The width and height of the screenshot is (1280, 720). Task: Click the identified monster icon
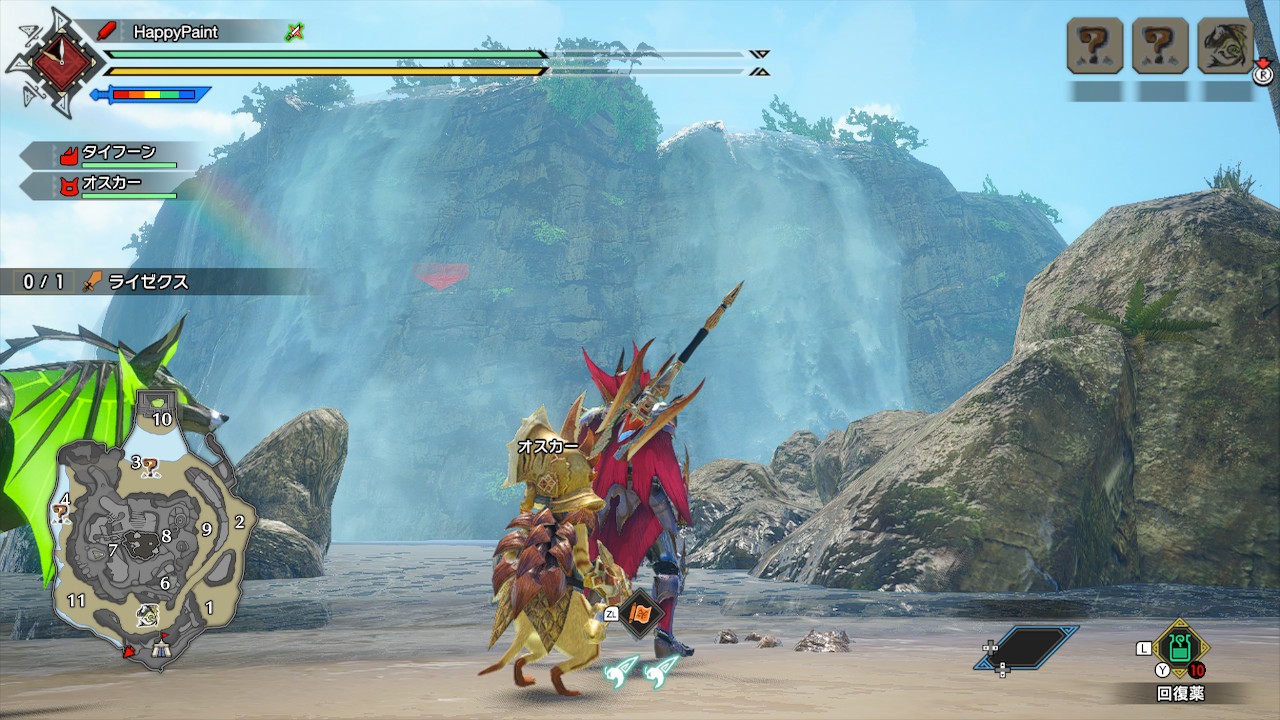(x=1225, y=46)
